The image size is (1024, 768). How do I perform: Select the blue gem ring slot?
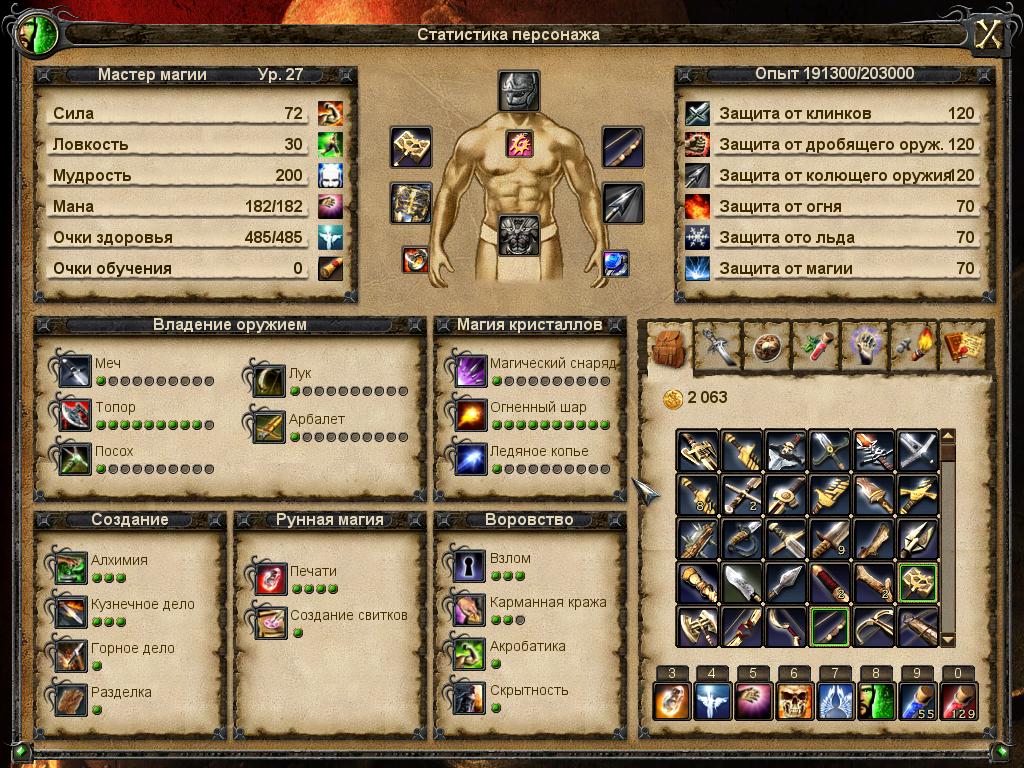[616, 263]
